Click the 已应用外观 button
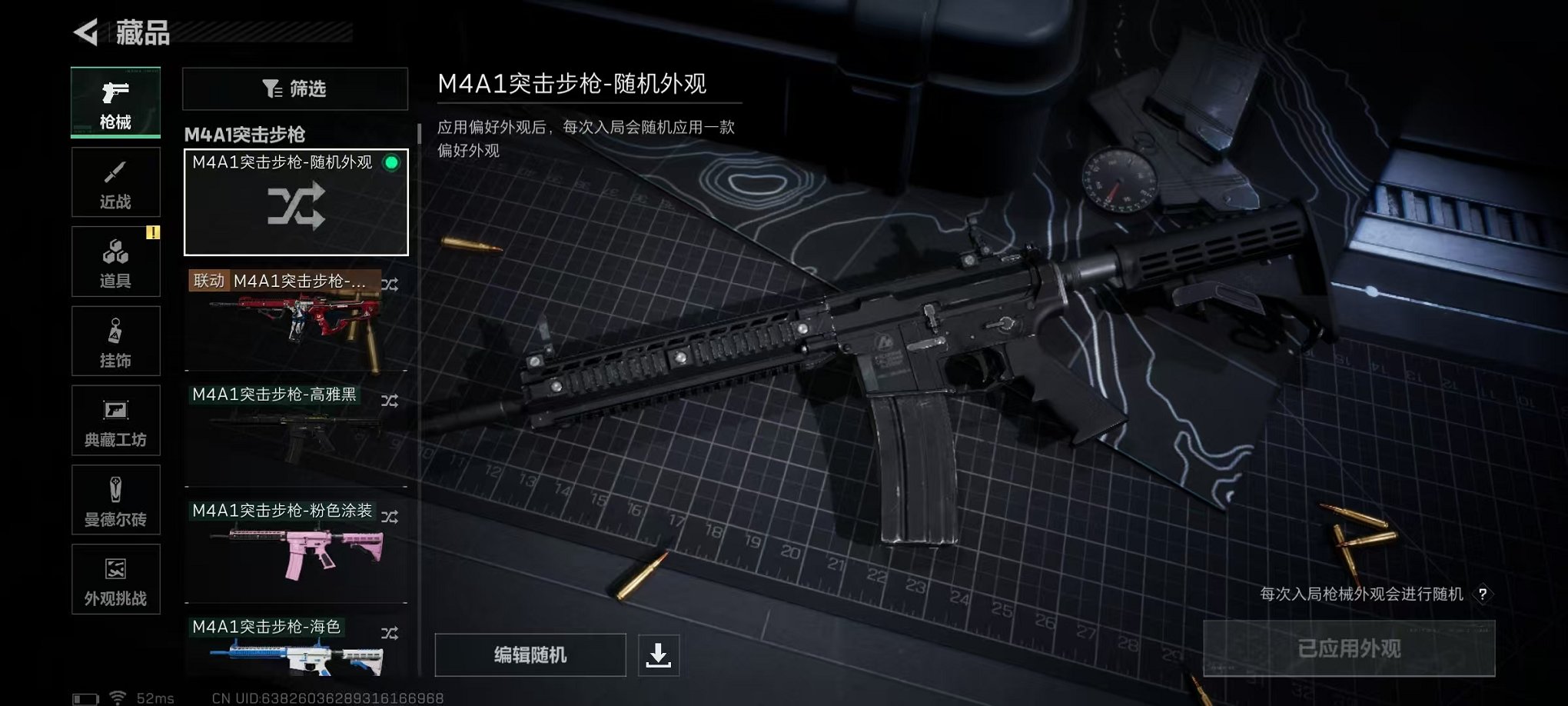 (1350, 648)
